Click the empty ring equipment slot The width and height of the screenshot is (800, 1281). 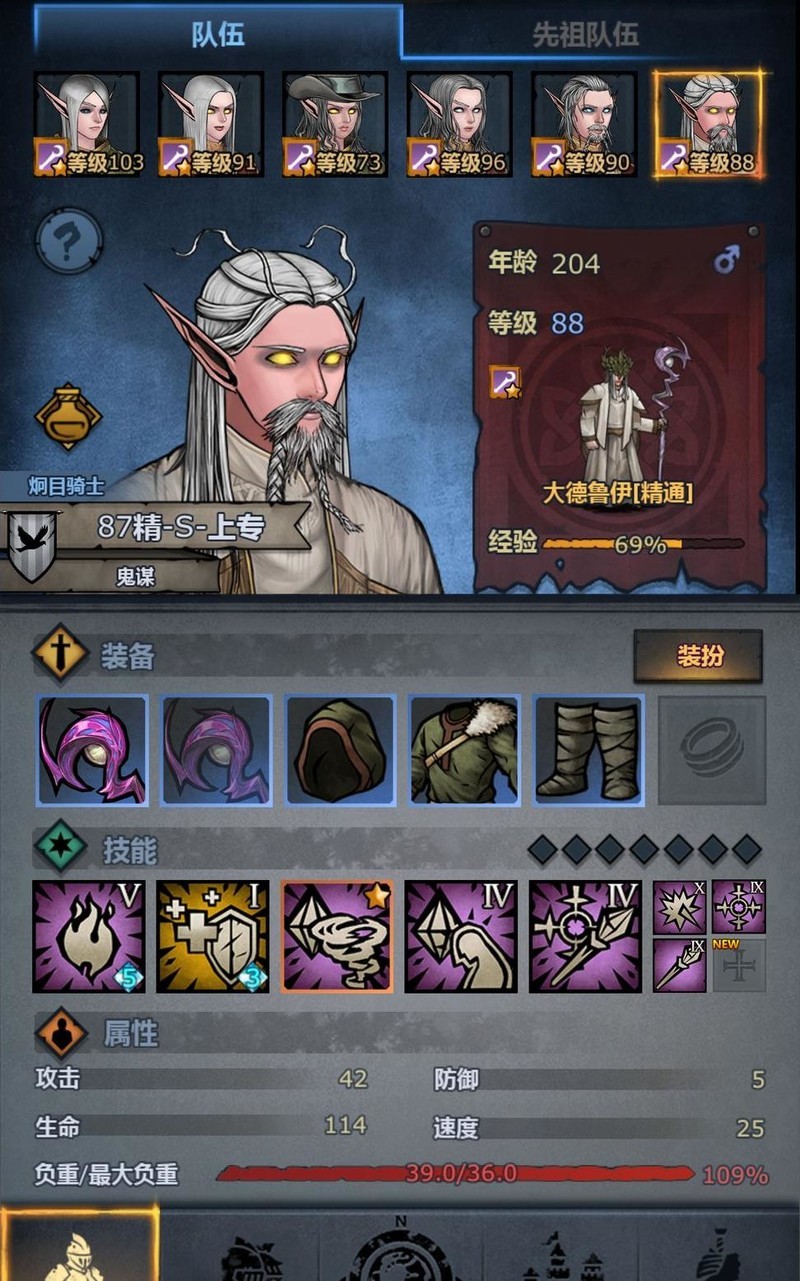(x=712, y=750)
